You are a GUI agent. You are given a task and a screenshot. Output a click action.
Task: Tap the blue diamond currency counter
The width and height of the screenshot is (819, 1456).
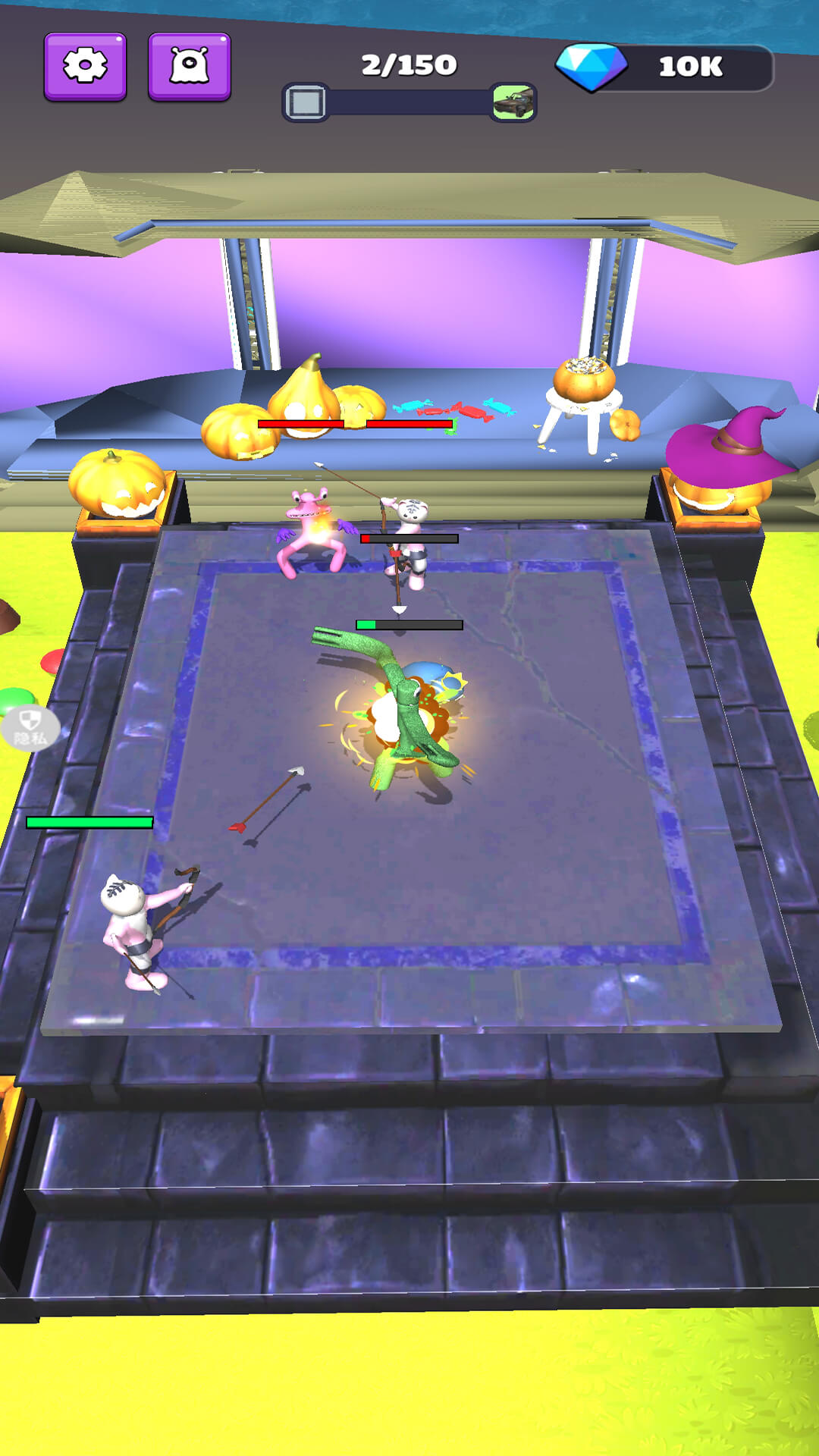tap(664, 67)
